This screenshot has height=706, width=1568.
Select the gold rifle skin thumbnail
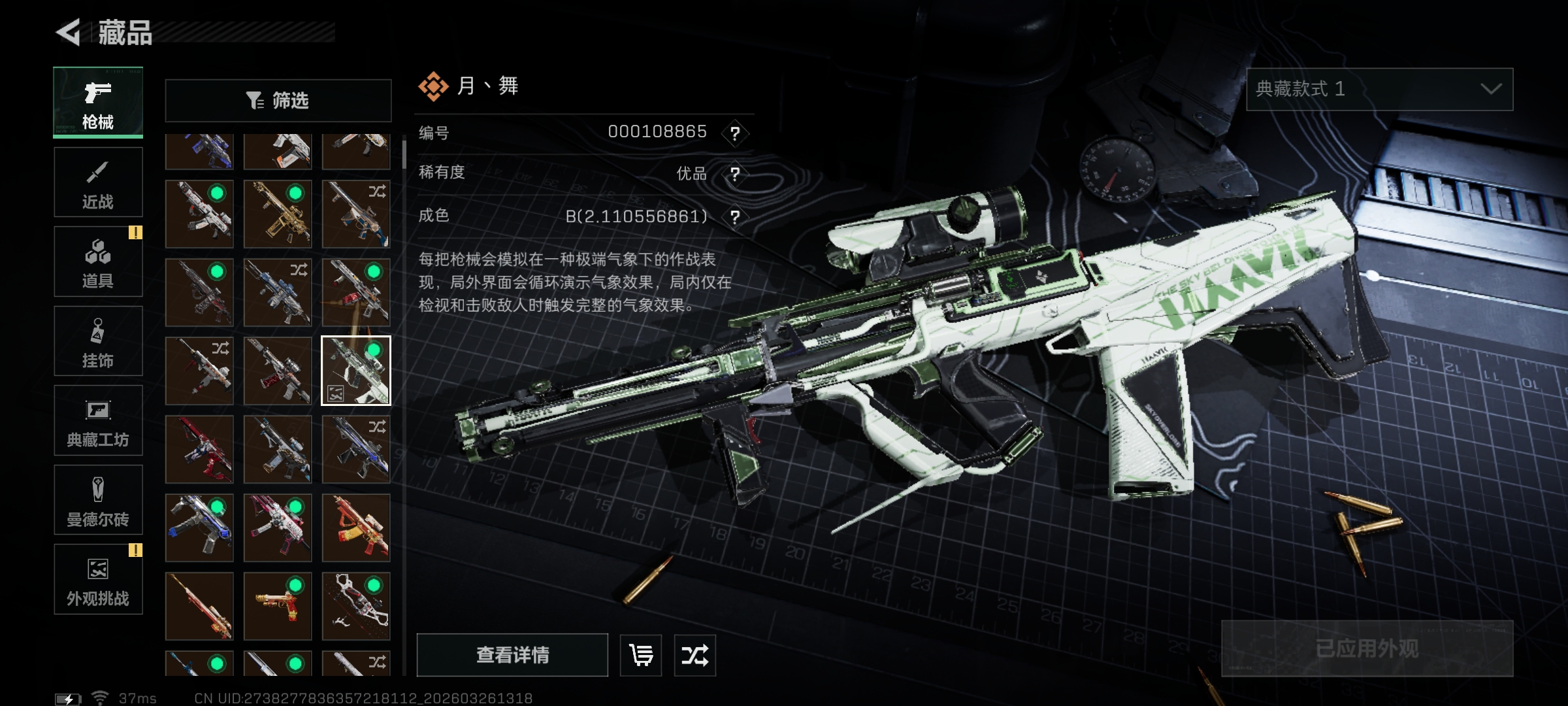(278, 214)
